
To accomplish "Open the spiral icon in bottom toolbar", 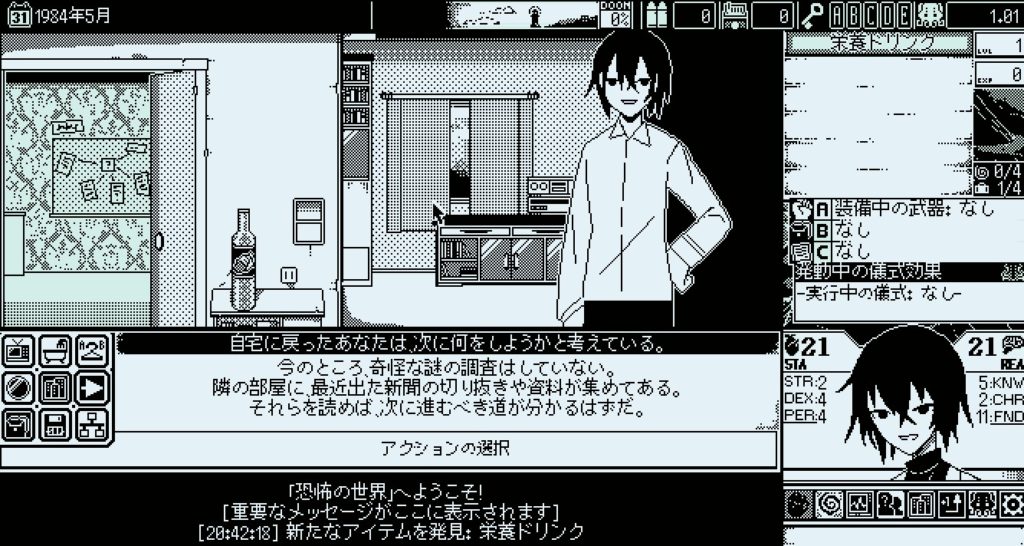I will (x=827, y=504).
